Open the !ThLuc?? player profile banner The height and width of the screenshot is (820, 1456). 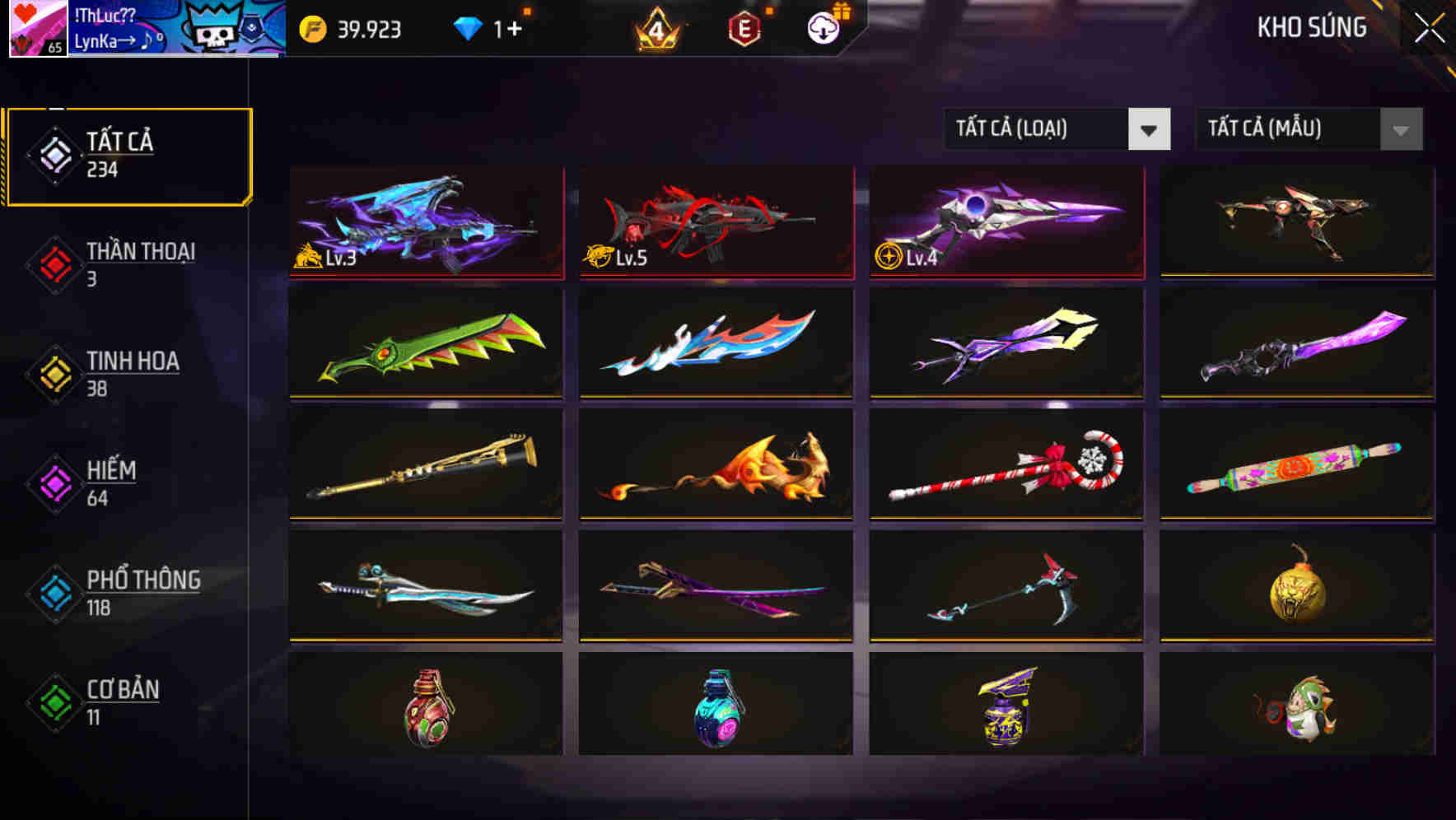tap(144, 29)
